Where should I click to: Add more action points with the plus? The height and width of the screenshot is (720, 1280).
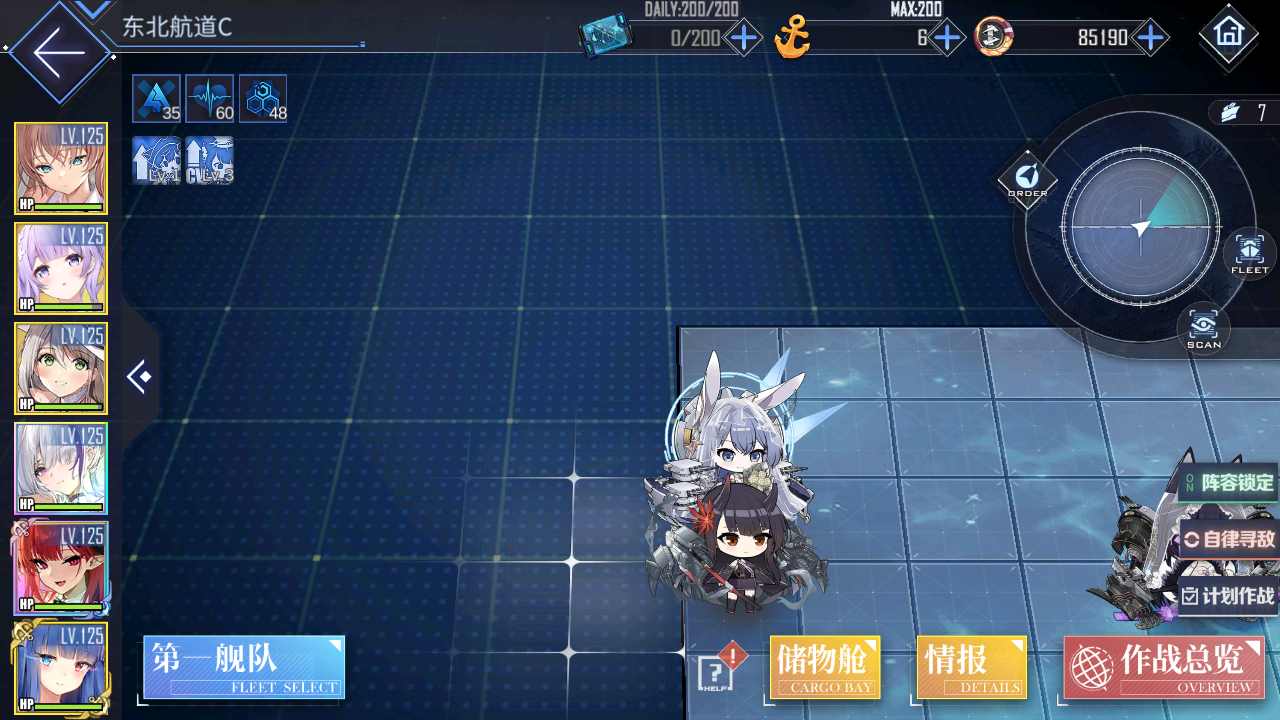point(744,39)
